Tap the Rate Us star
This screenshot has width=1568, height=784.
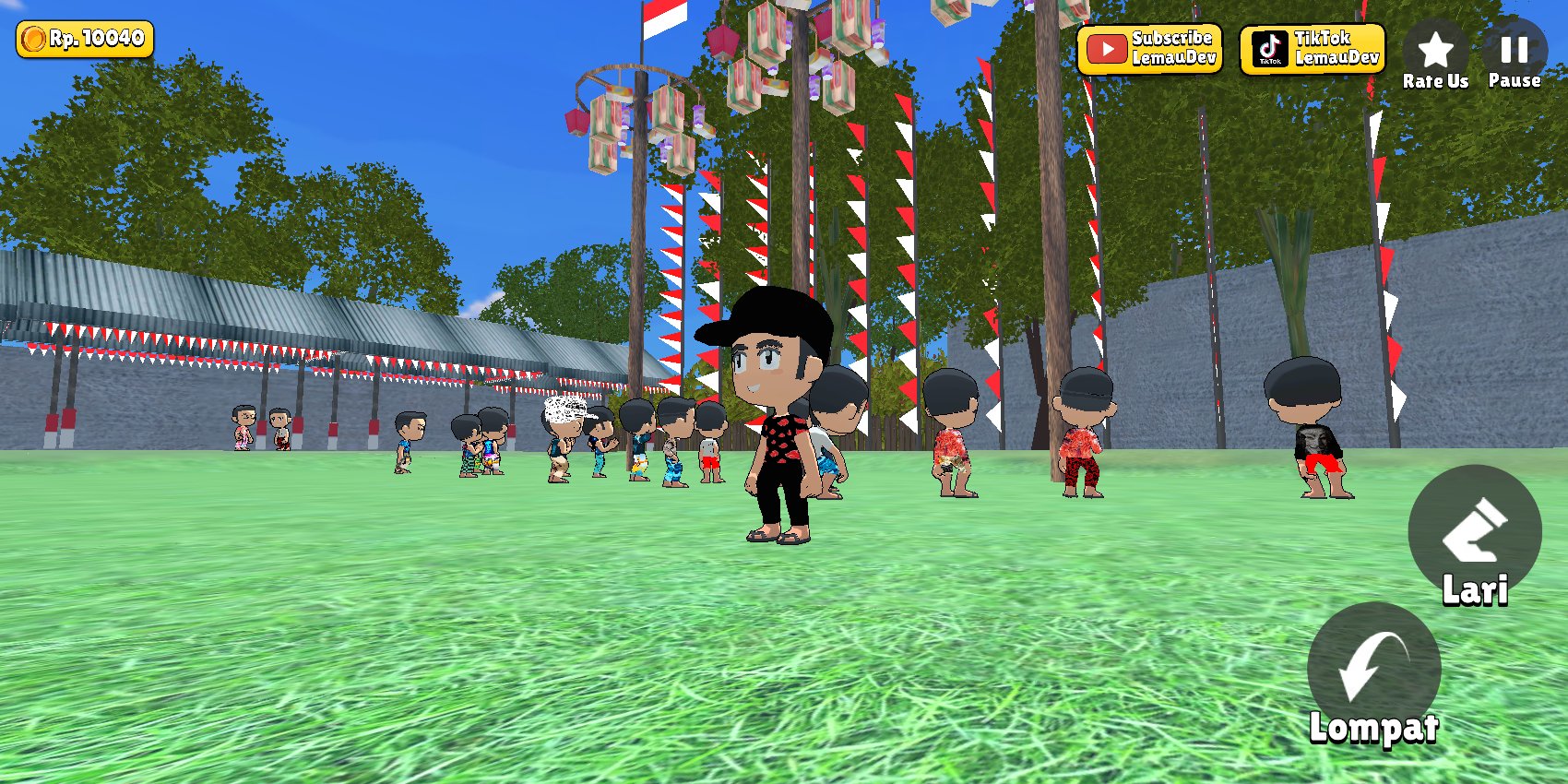click(1435, 53)
